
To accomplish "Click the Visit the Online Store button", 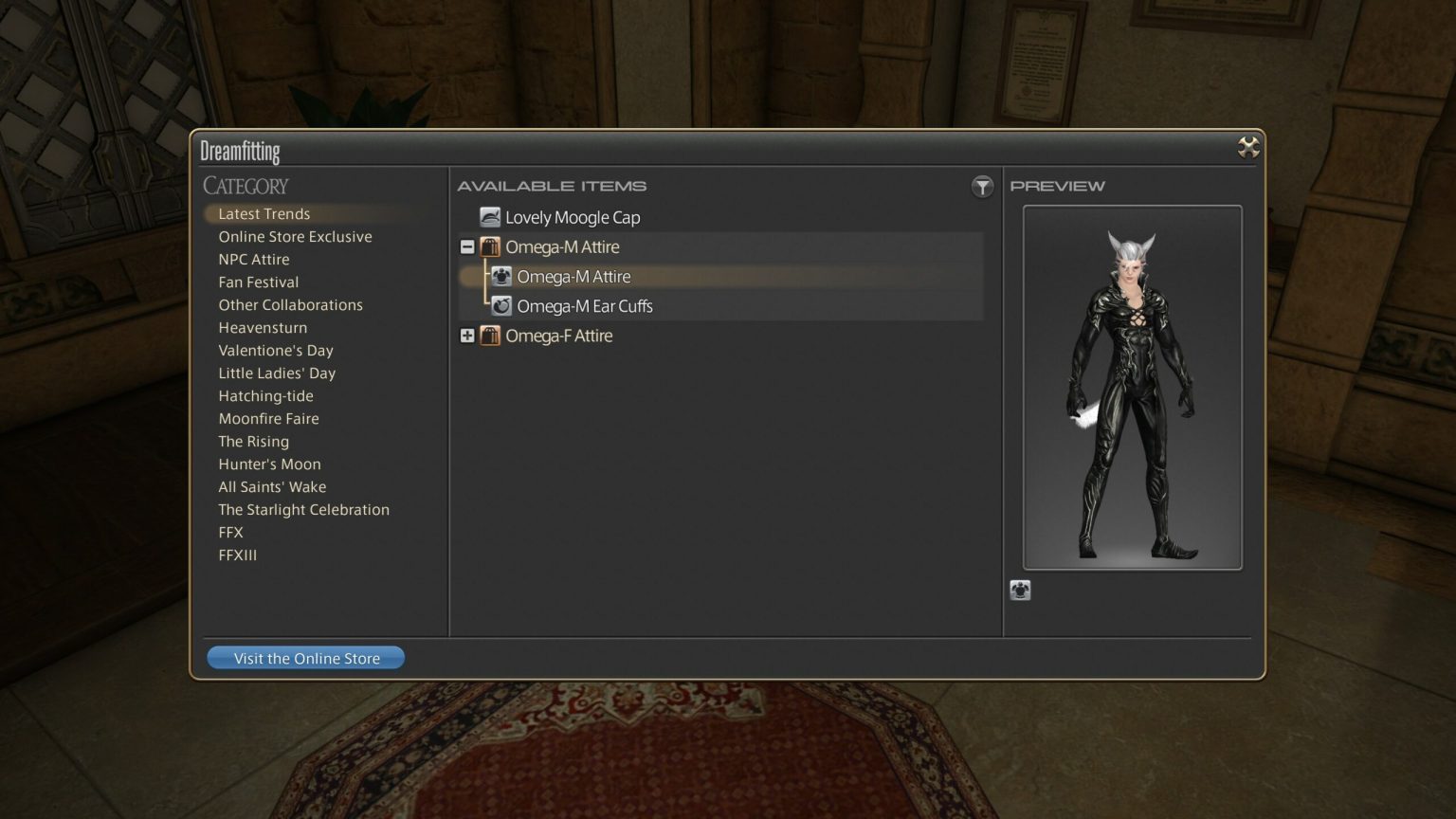I will 305,657.
